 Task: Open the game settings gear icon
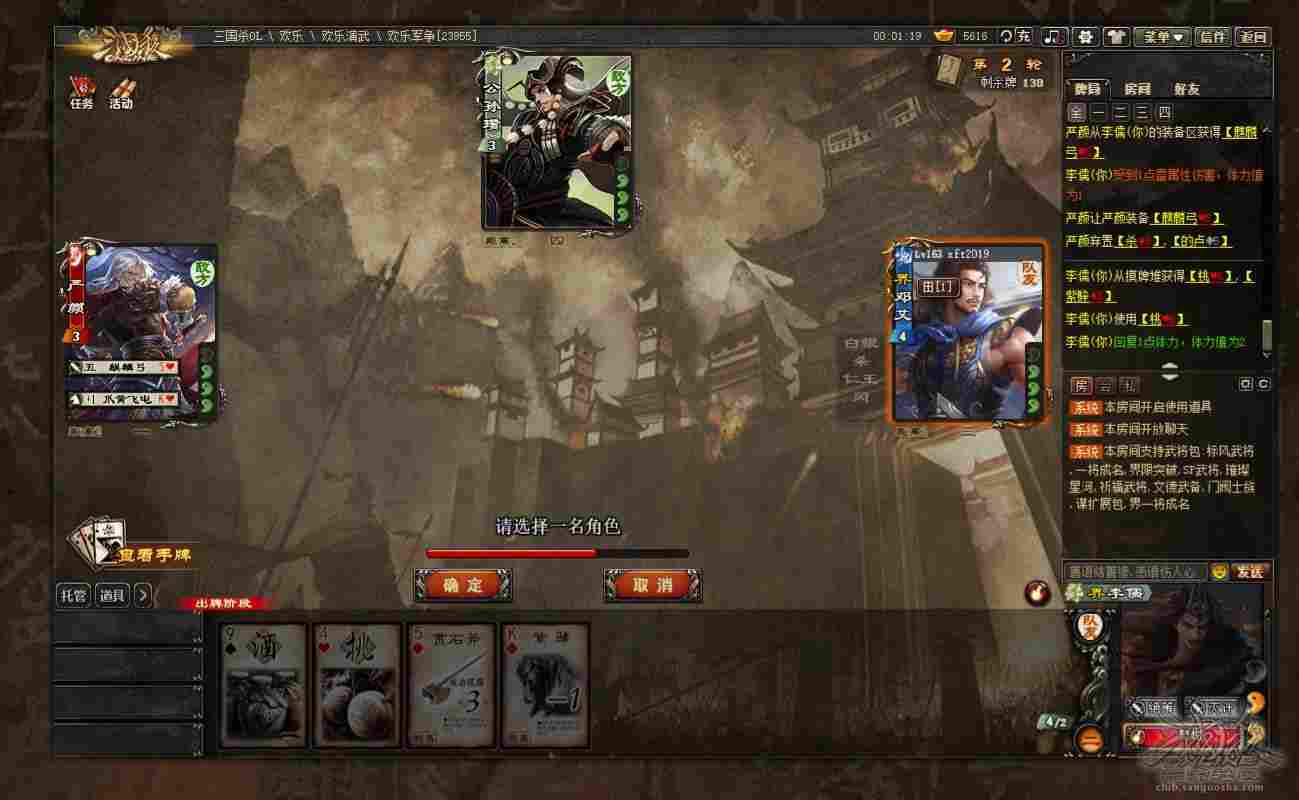(x=1085, y=35)
